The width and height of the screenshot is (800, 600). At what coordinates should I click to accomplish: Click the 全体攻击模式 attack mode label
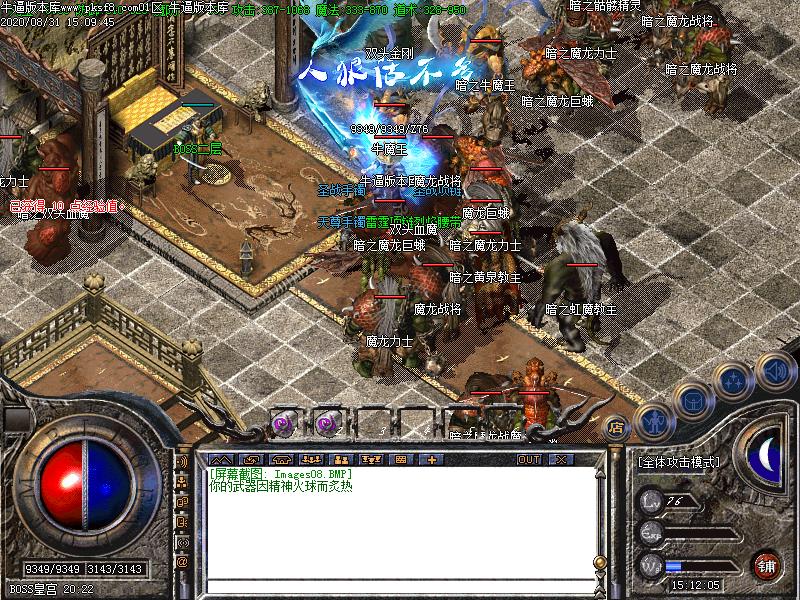[679, 463]
